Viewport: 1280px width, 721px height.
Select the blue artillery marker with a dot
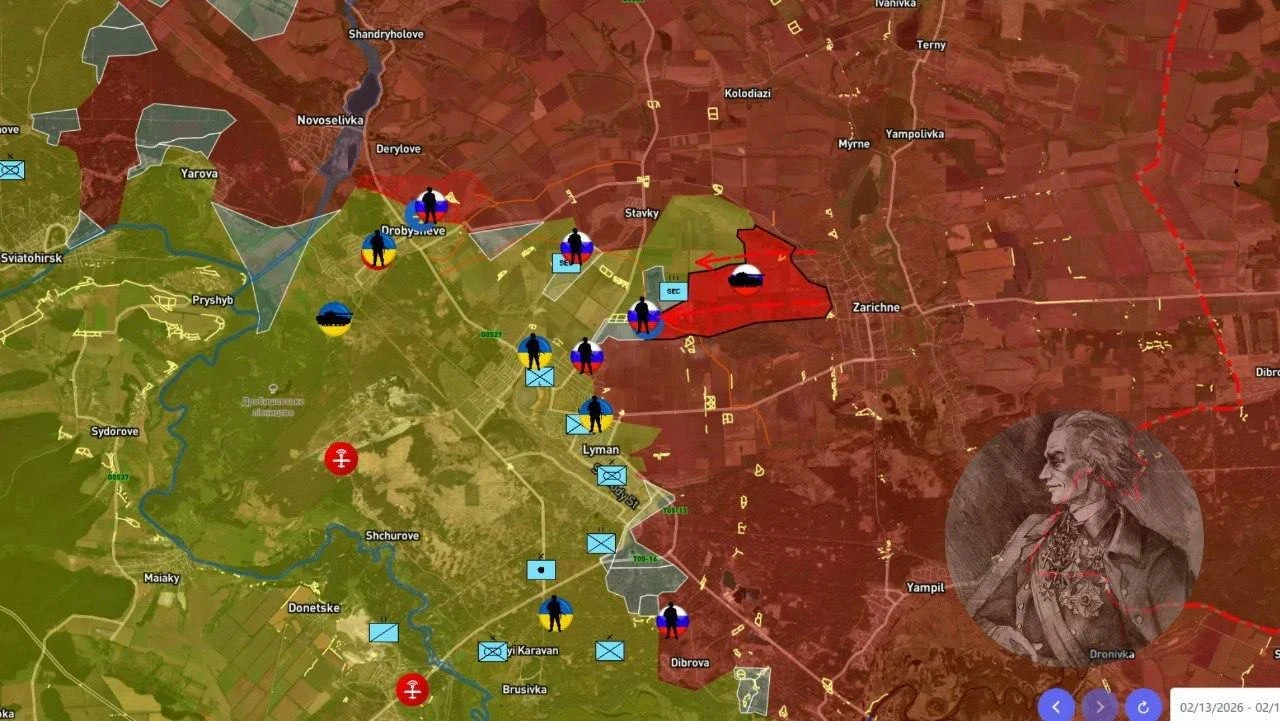click(x=541, y=570)
